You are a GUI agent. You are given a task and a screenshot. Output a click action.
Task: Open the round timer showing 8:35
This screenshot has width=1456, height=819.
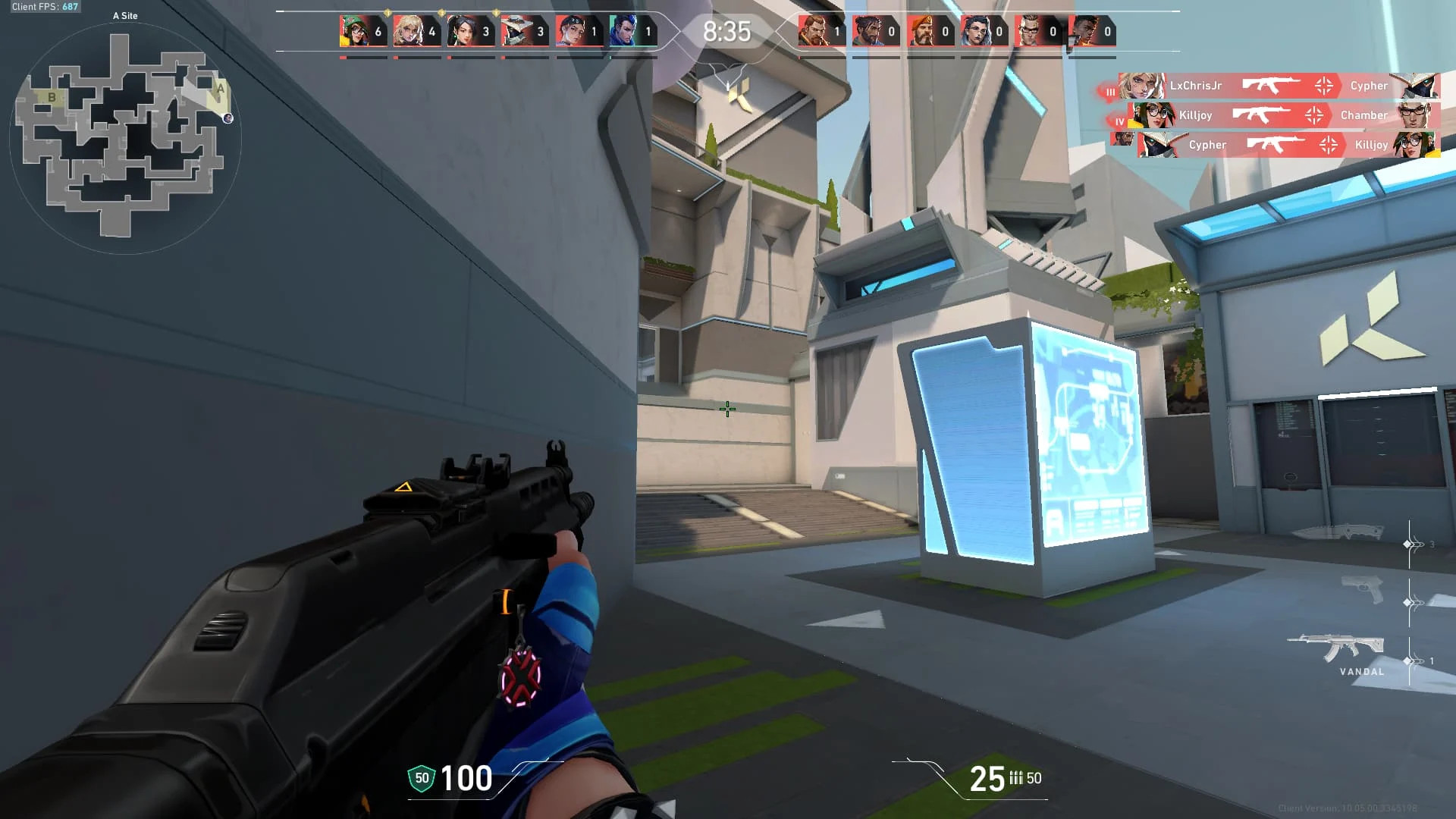point(726,32)
